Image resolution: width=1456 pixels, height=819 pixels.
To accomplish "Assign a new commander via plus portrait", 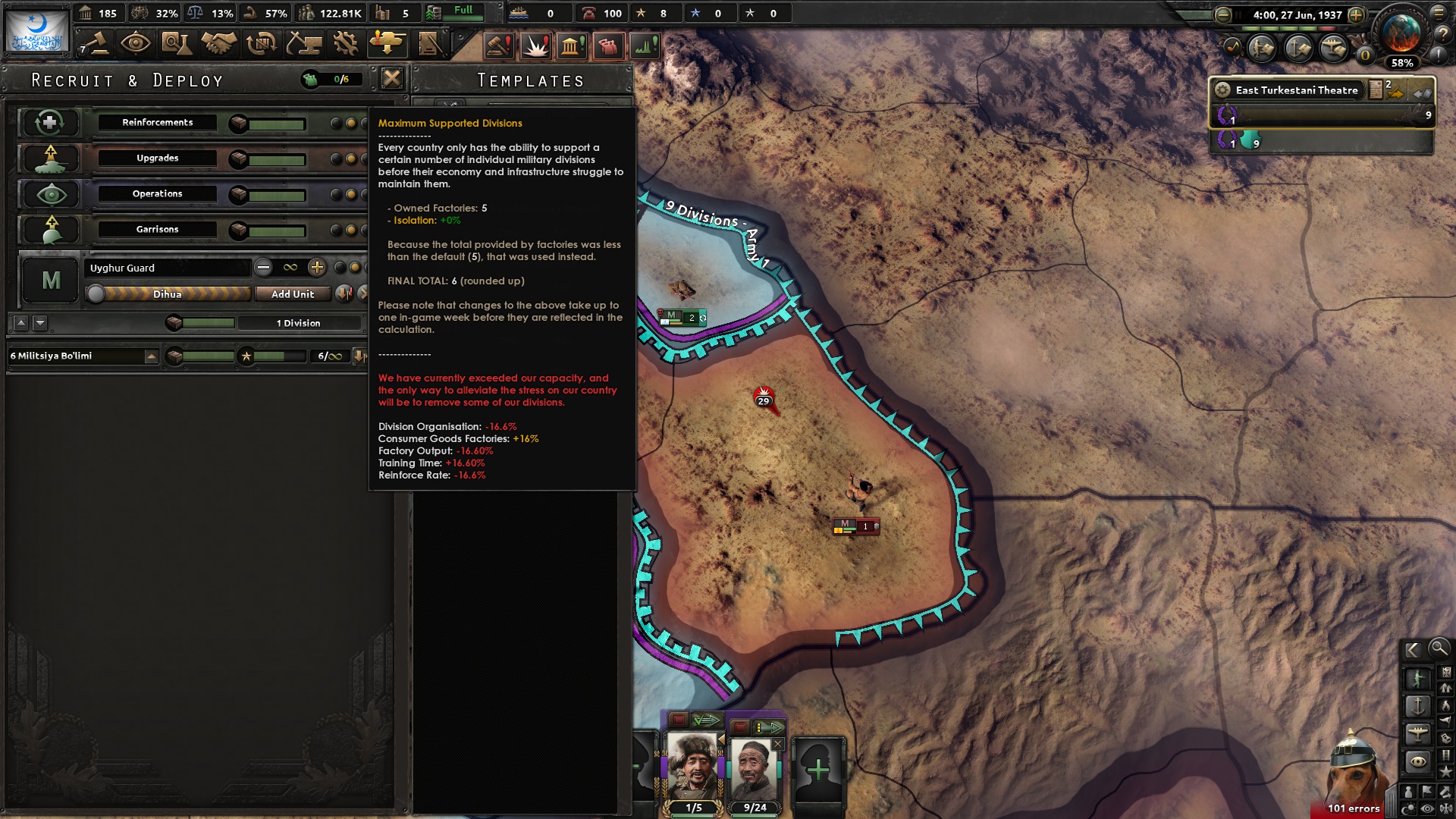I will 819,770.
